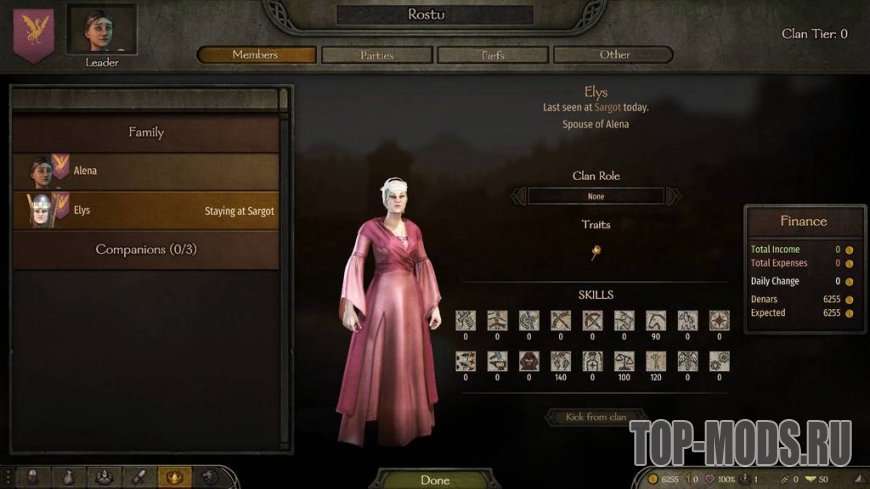The image size is (870, 489).
Task: Select the Trade skill icon showing 100
Action: [626, 361]
